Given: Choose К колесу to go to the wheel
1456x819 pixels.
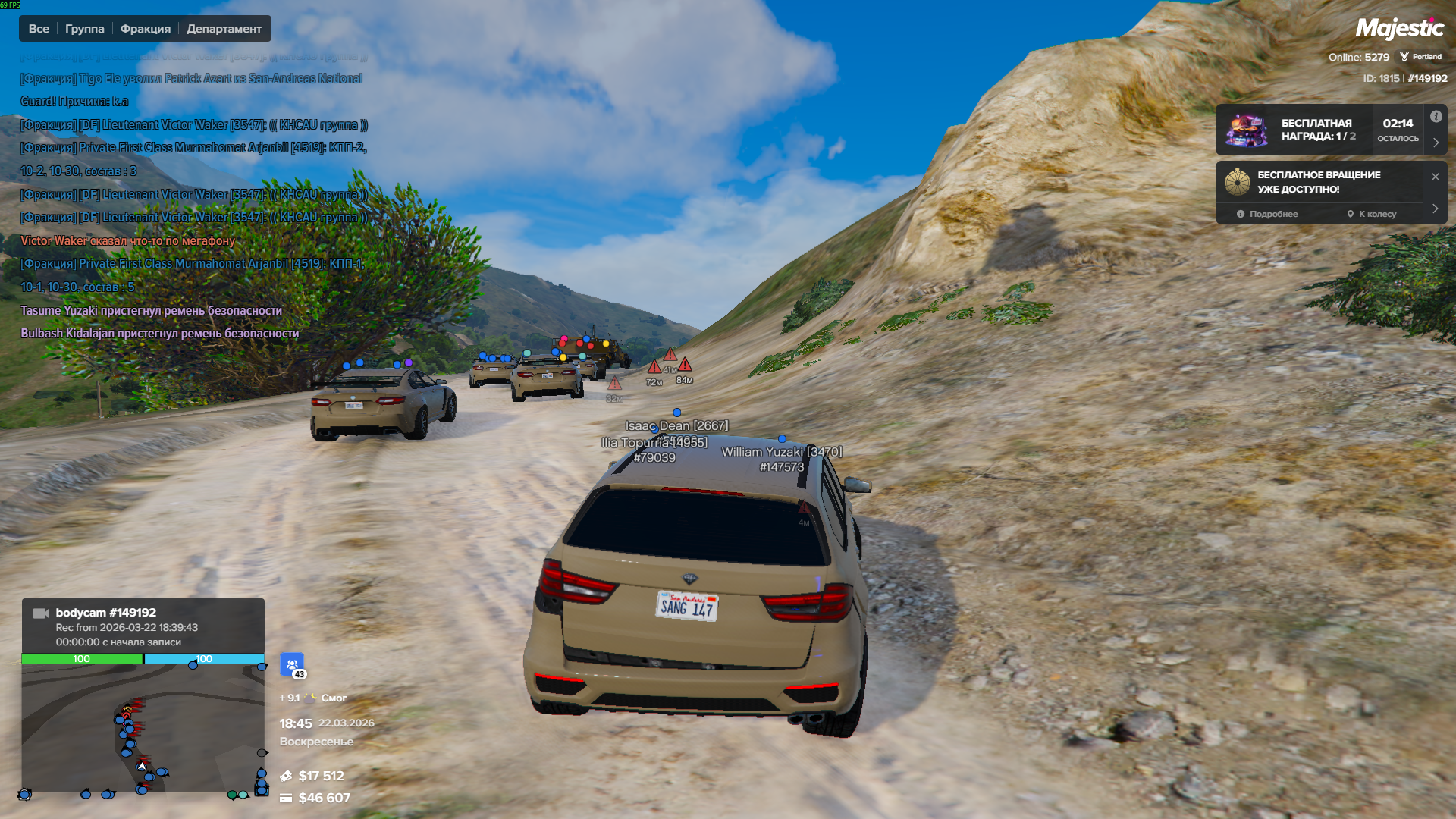Looking at the screenshot, I should pyautogui.click(x=1371, y=214).
